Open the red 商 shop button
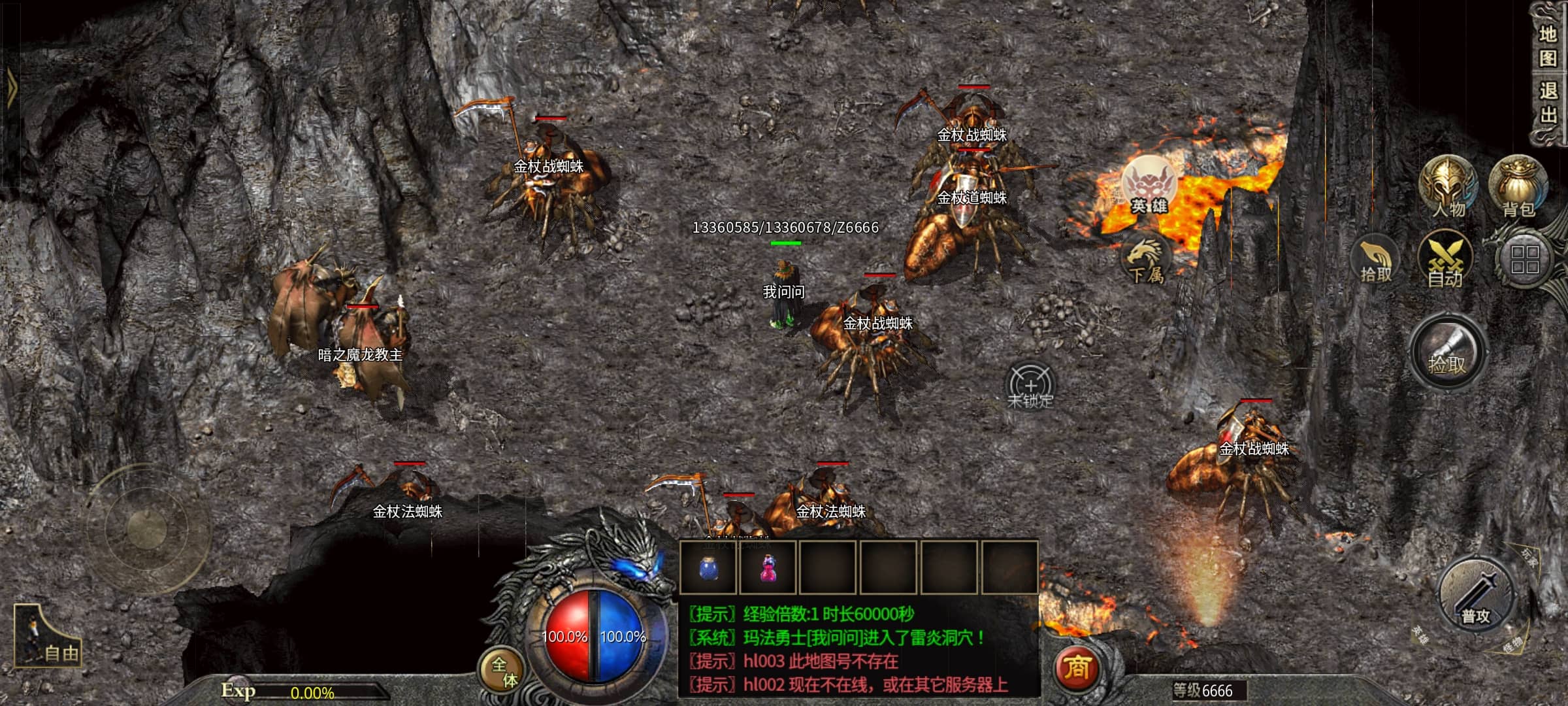Image resolution: width=1568 pixels, height=706 pixels. pyautogui.click(x=1076, y=668)
